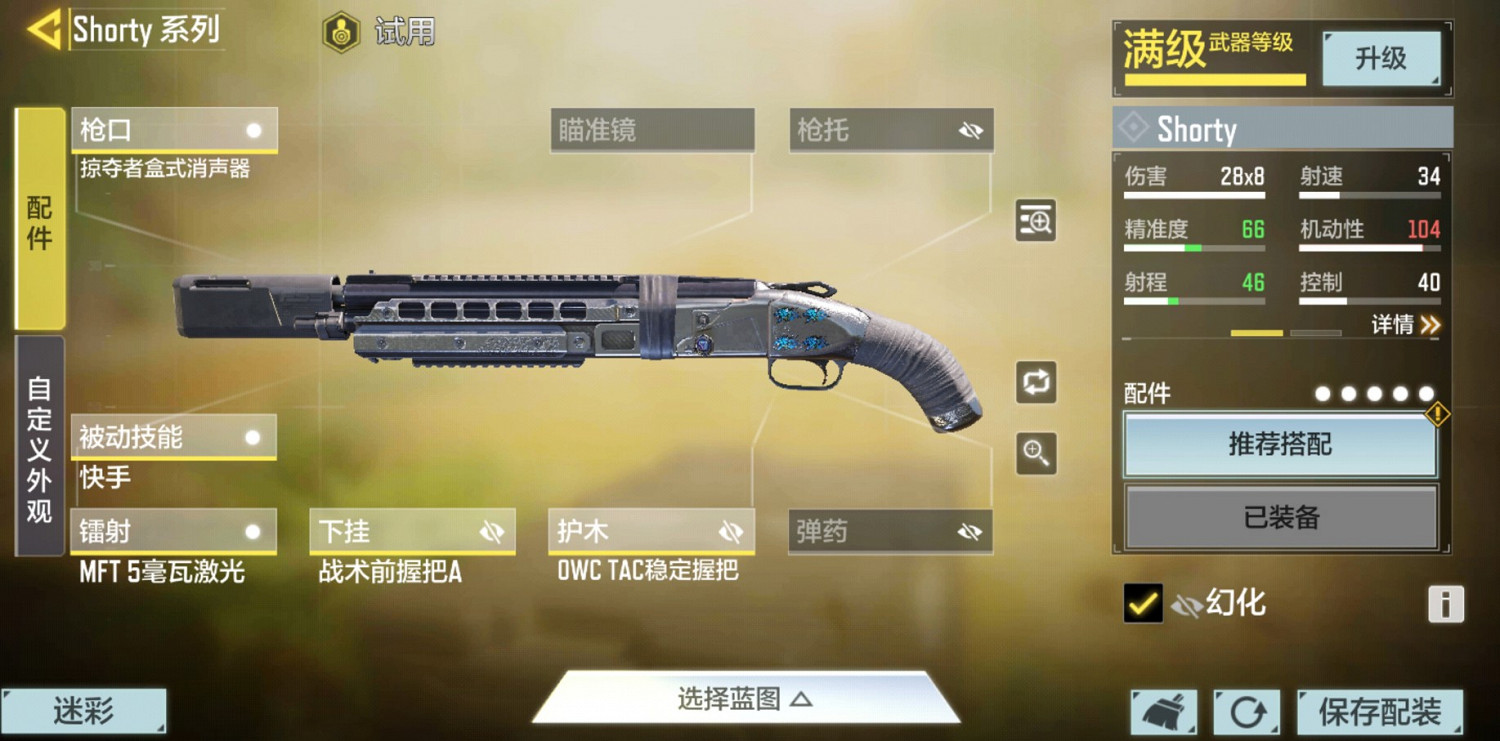Screen dimensions: 1500x741
Task: Open 详情 to expand full weapon stats
Action: 1404,325
